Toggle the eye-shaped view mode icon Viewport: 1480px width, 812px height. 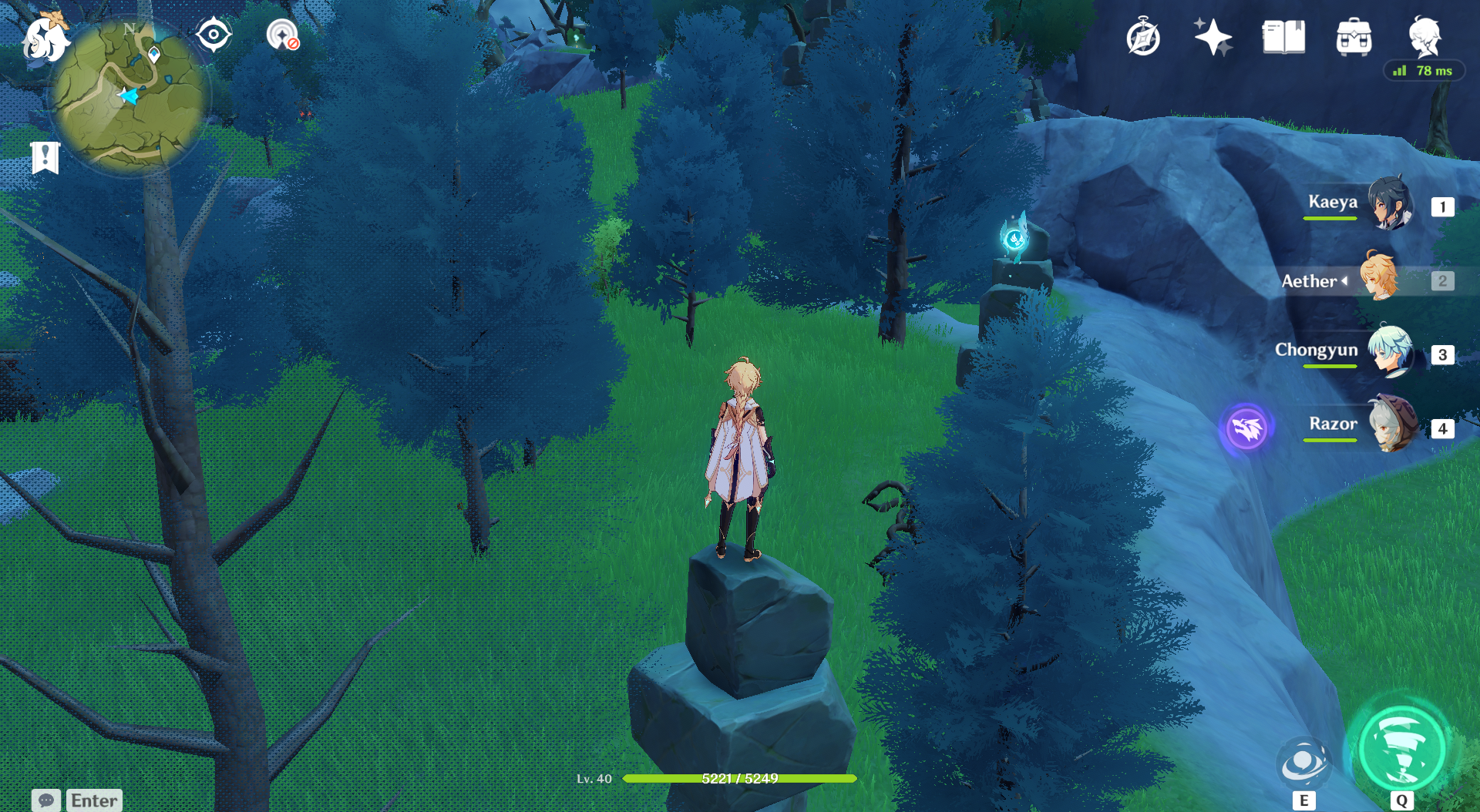[214, 35]
